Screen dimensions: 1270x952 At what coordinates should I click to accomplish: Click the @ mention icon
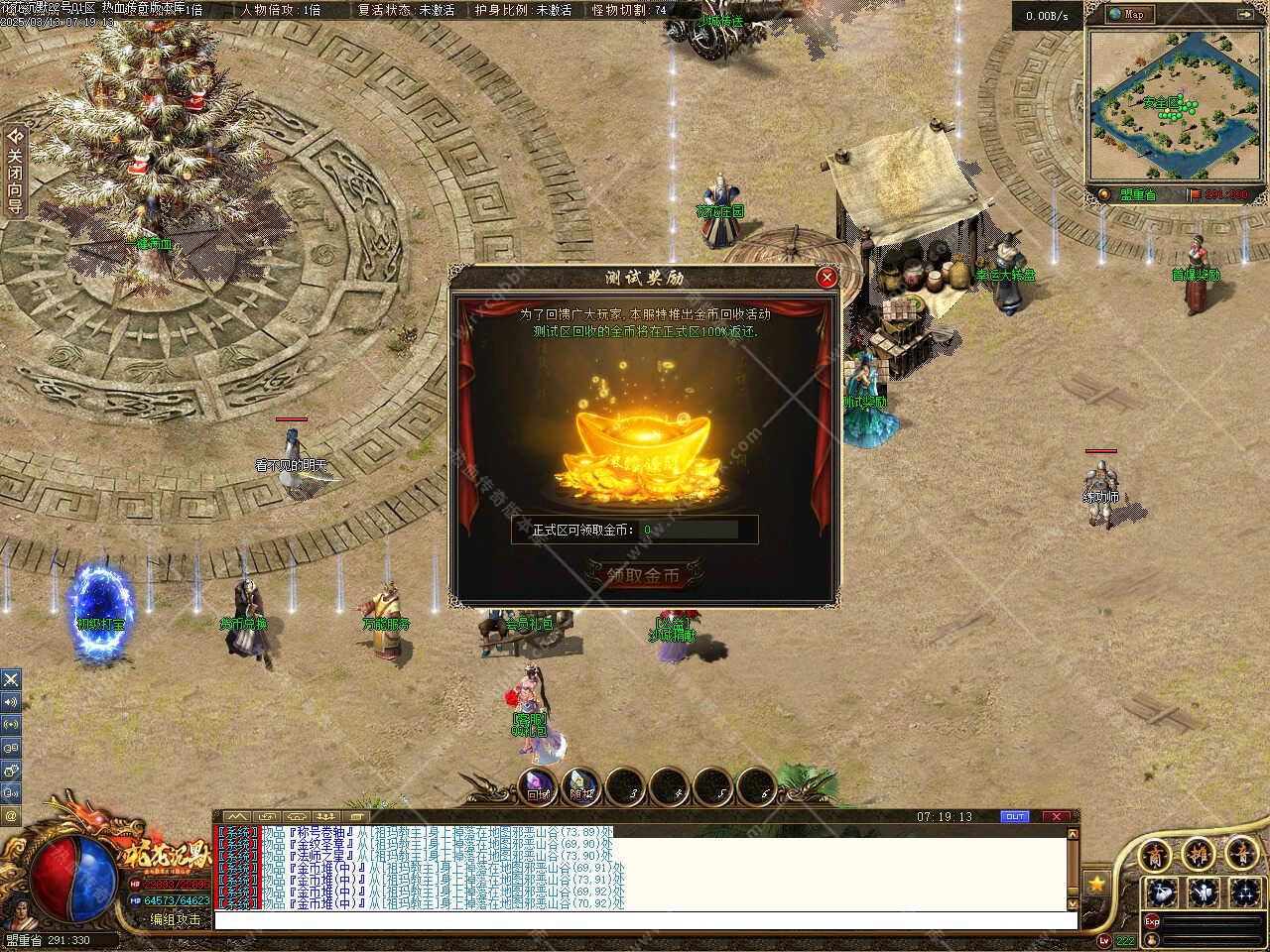click(x=11, y=815)
